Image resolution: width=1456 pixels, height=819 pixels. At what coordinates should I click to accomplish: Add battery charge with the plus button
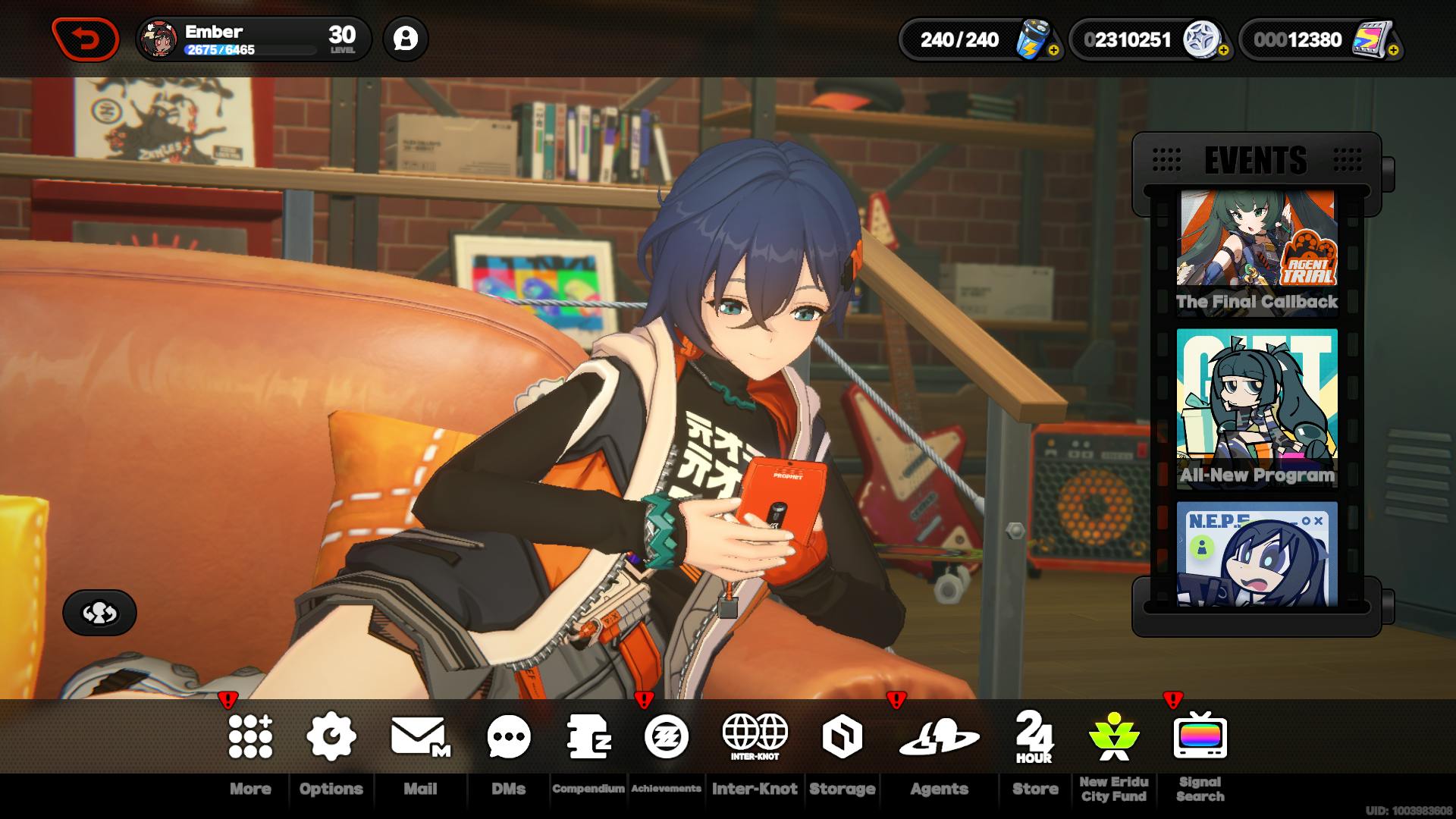(1053, 51)
